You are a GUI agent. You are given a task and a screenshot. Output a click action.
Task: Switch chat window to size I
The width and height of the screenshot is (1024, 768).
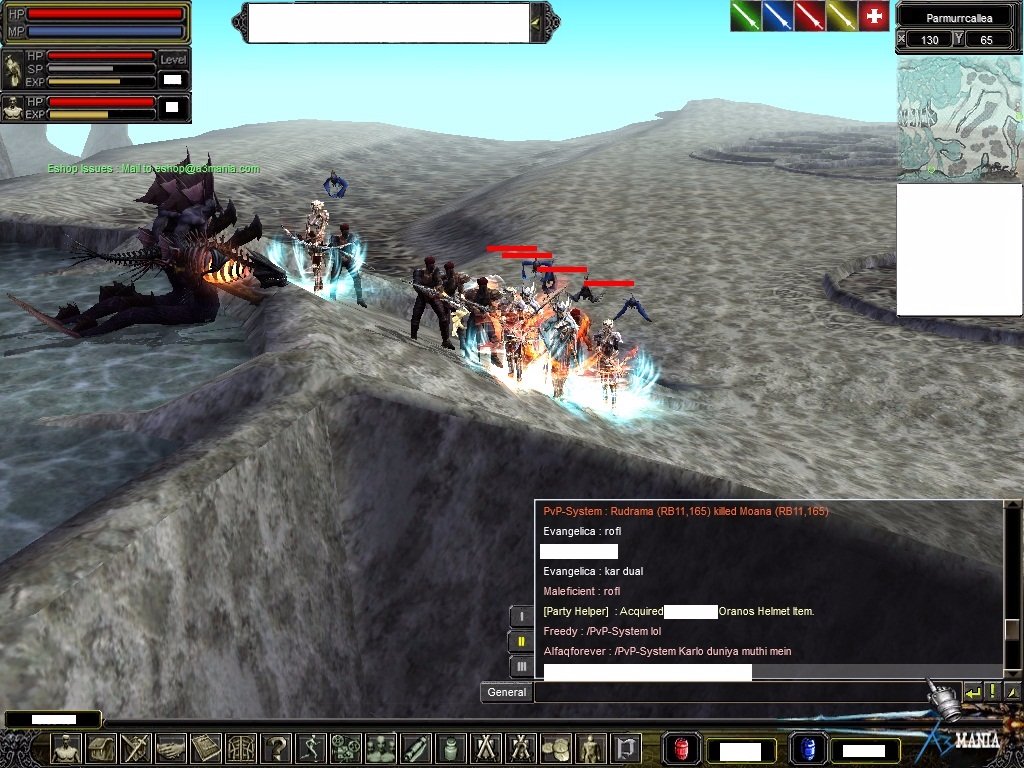click(x=520, y=616)
